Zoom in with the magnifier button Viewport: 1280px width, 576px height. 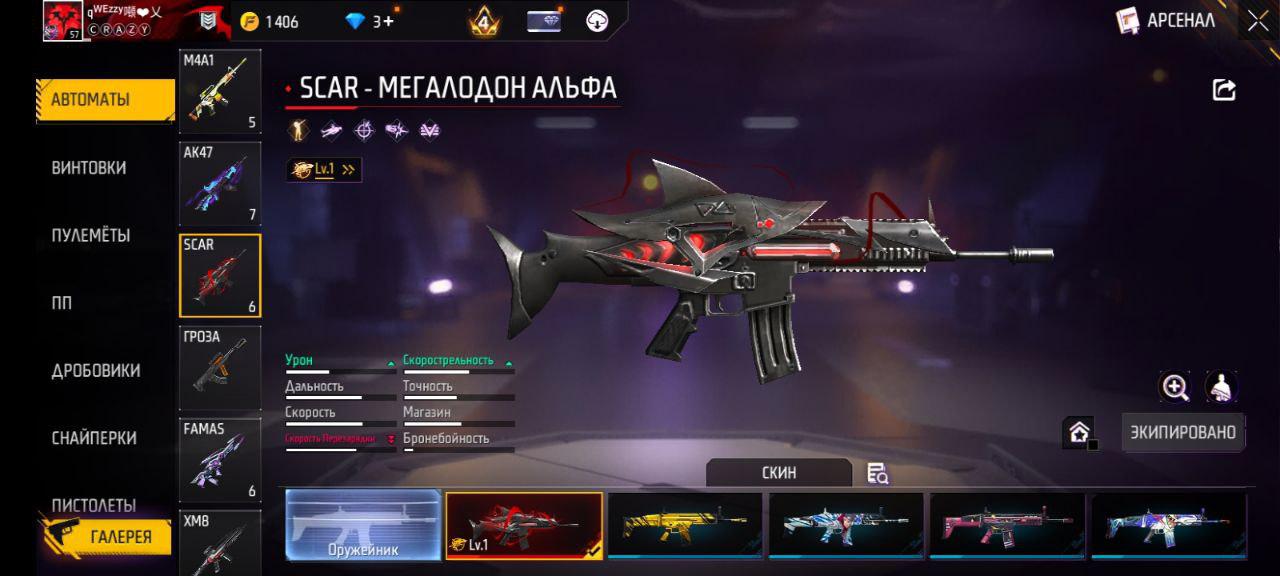click(1175, 387)
